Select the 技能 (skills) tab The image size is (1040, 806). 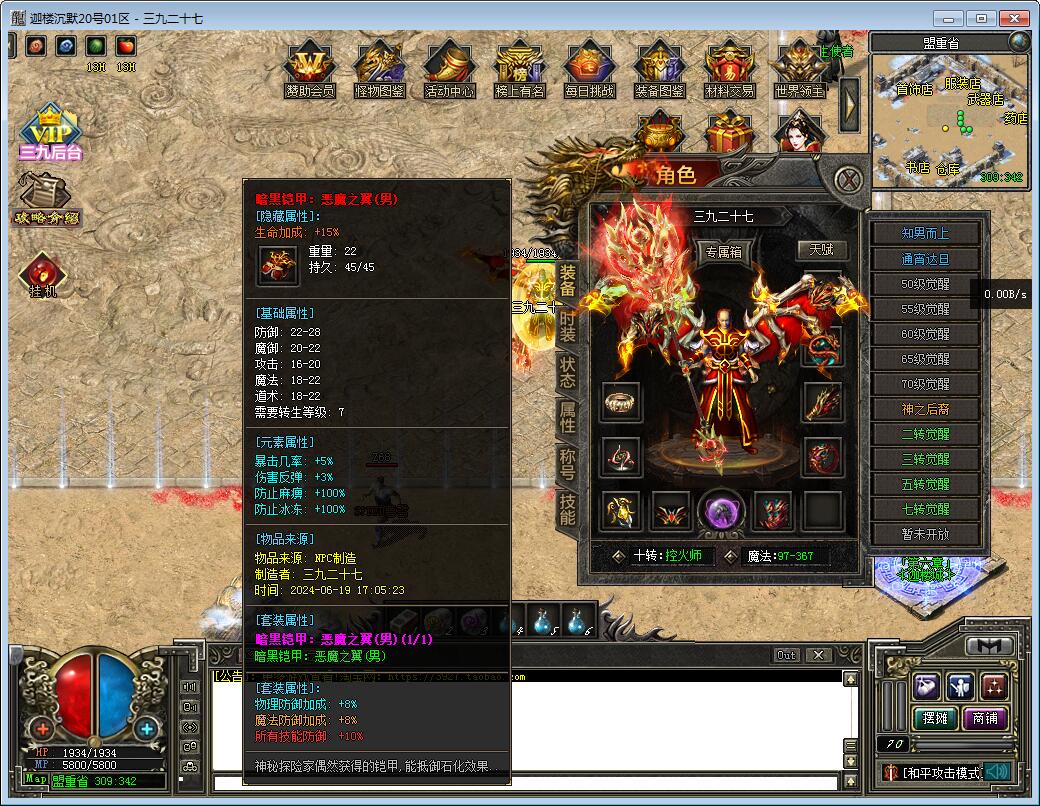(x=567, y=508)
